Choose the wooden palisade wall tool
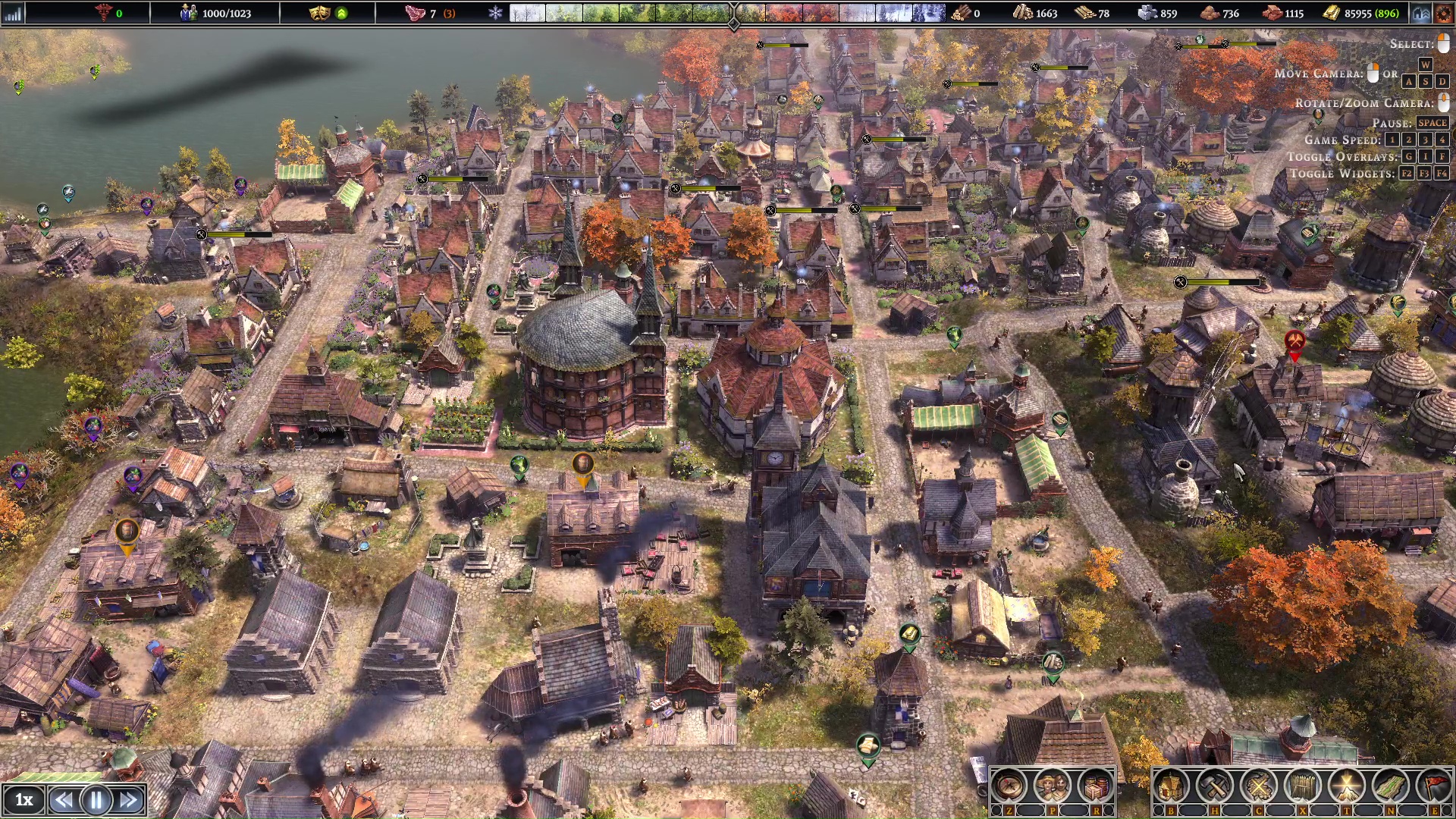1456x819 pixels. (1303, 786)
